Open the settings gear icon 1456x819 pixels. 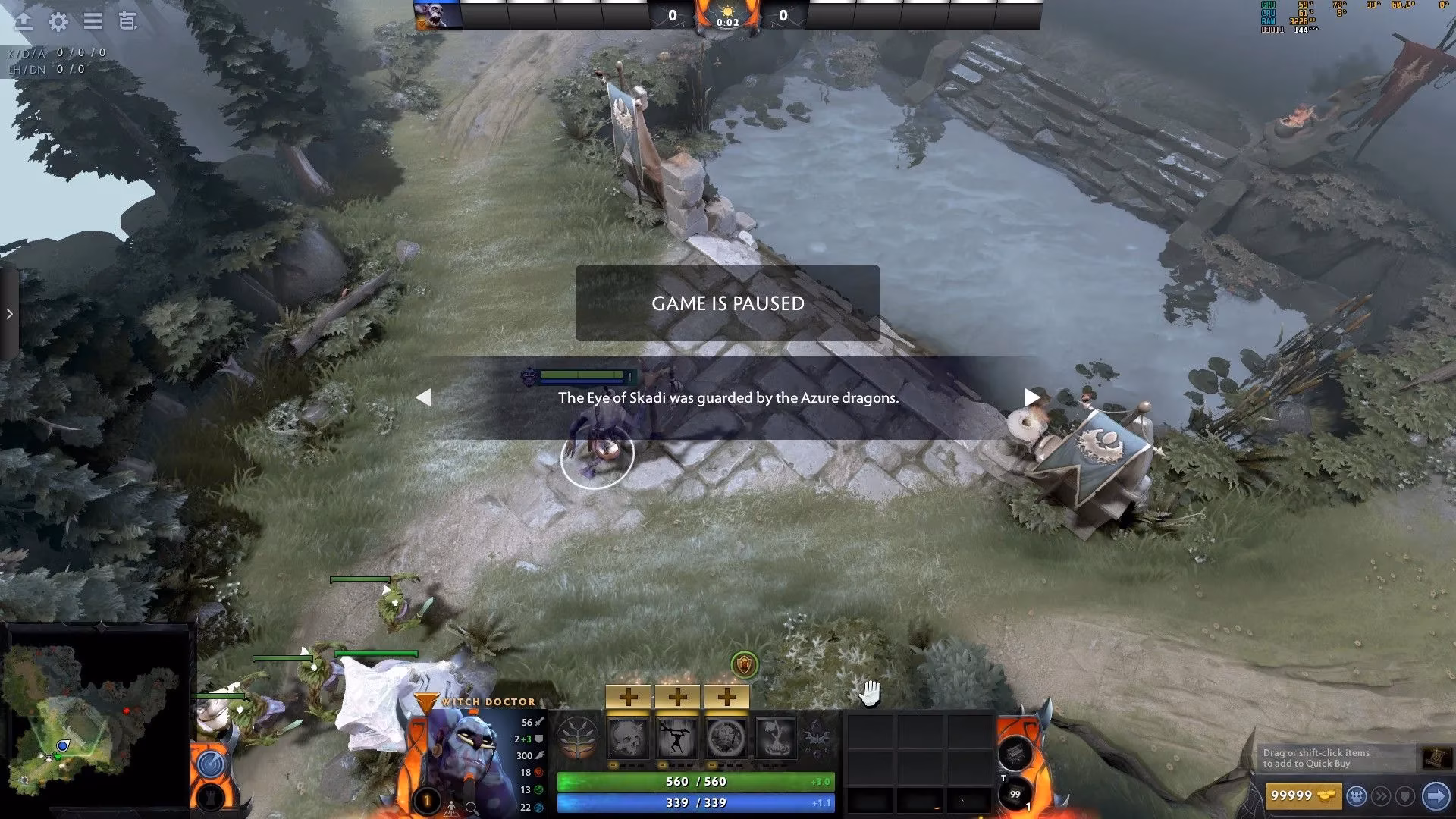click(60, 22)
